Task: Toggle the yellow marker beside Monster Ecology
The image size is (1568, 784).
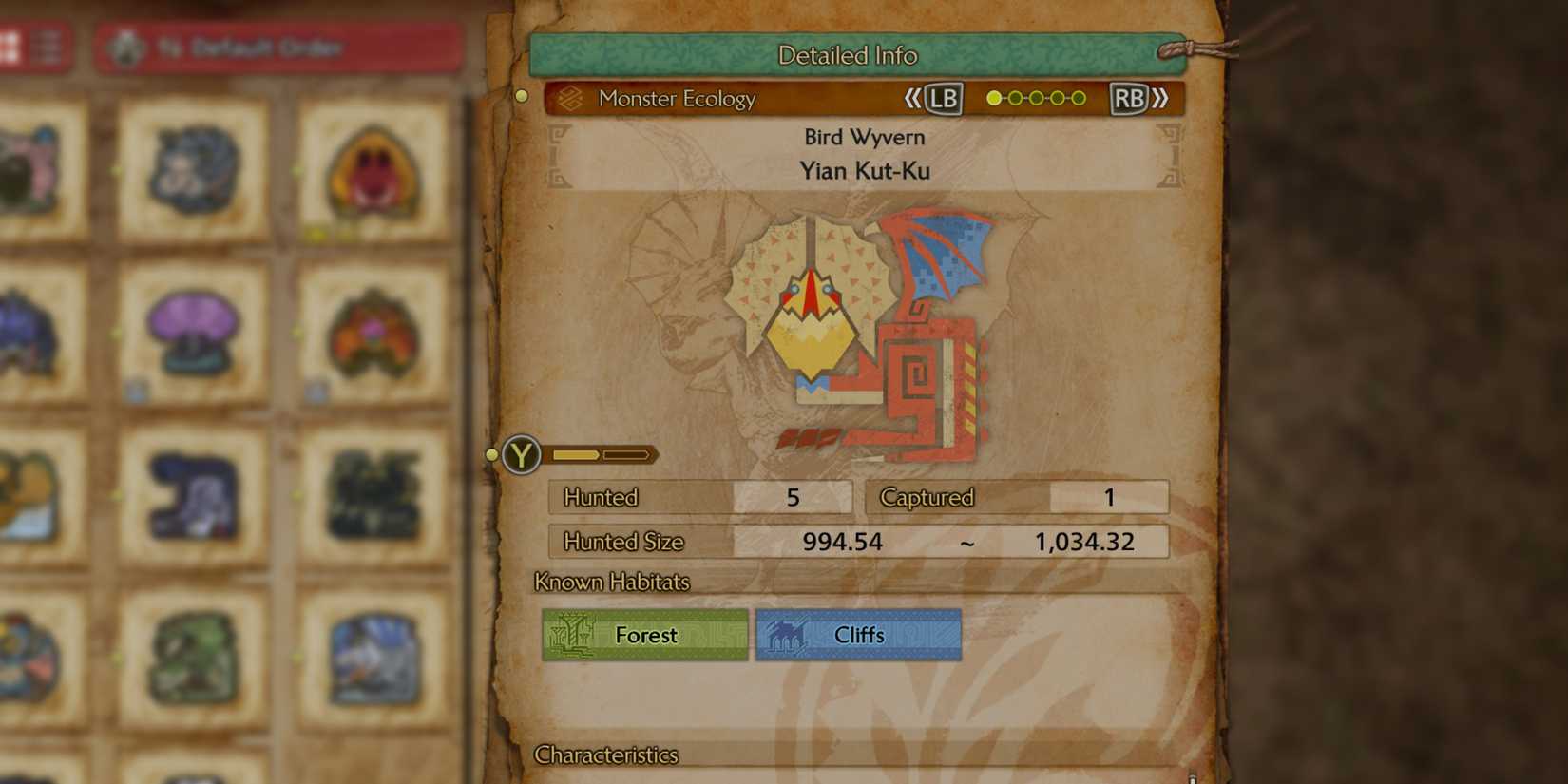Action: pyautogui.click(x=521, y=95)
